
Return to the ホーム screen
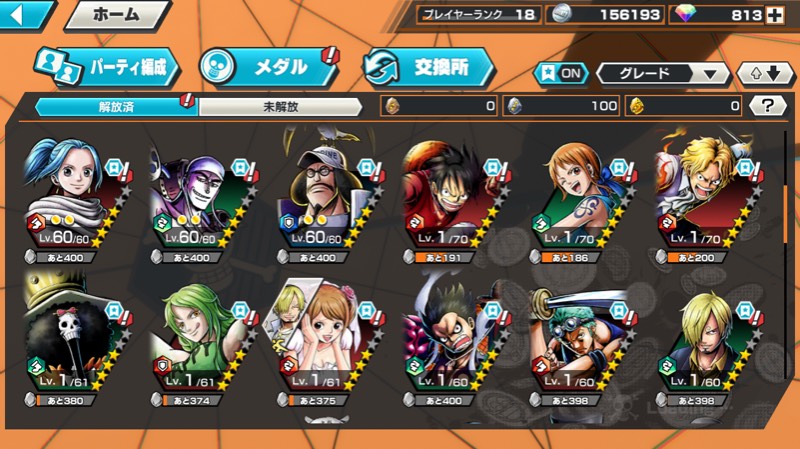click(x=116, y=15)
